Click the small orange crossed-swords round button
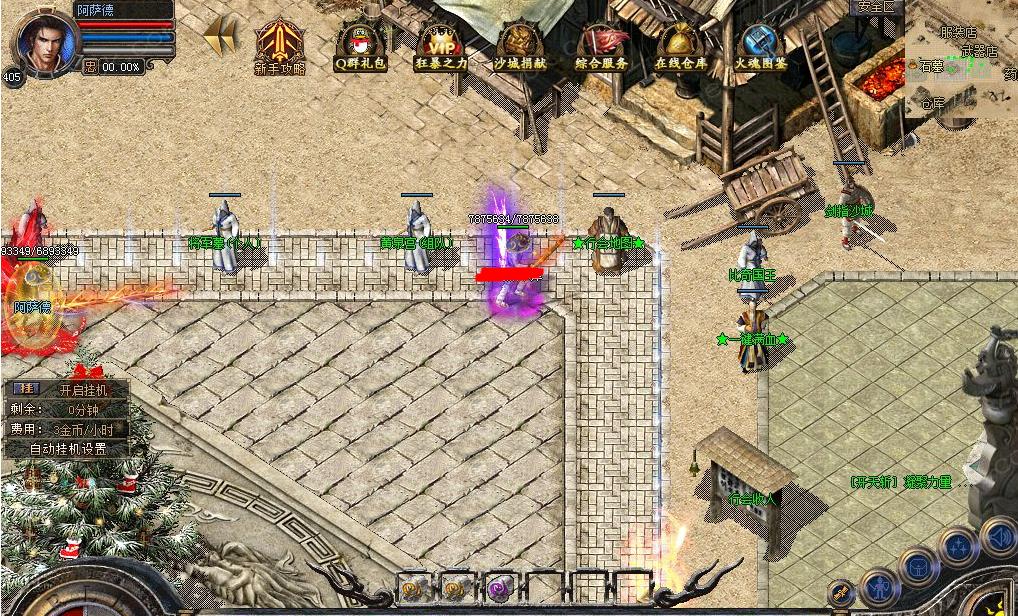 click(x=841, y=592)
